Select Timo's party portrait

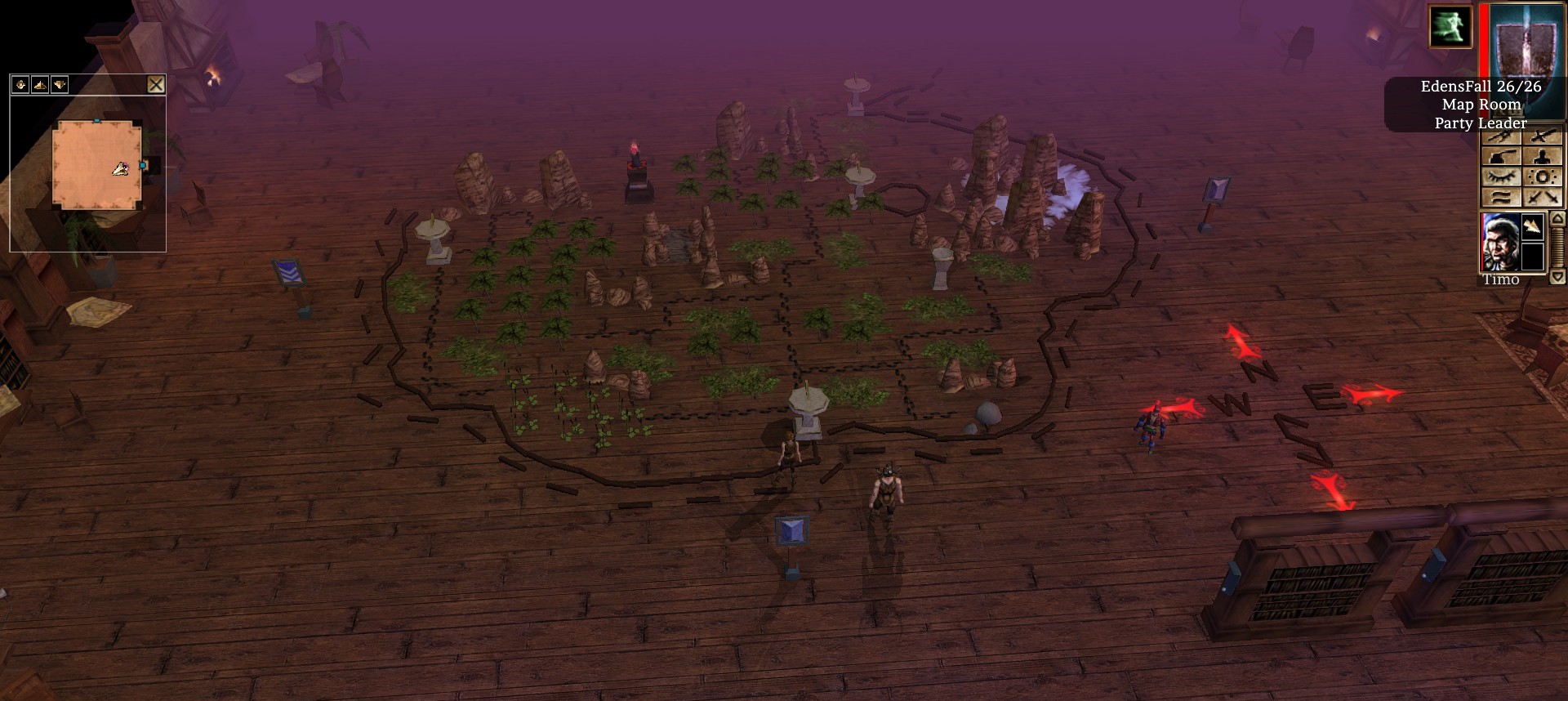[1499, 242]
